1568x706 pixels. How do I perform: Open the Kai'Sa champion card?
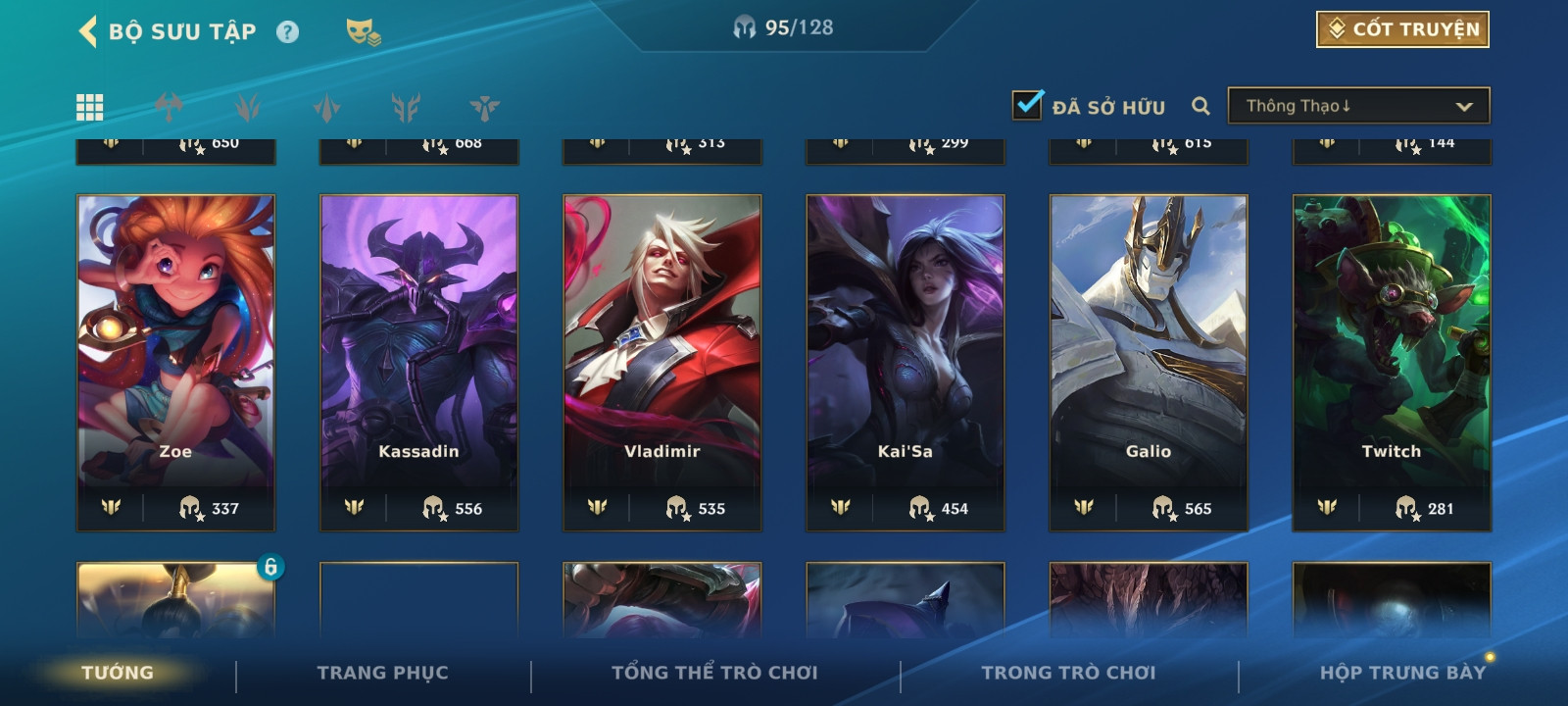click(906, 362)
